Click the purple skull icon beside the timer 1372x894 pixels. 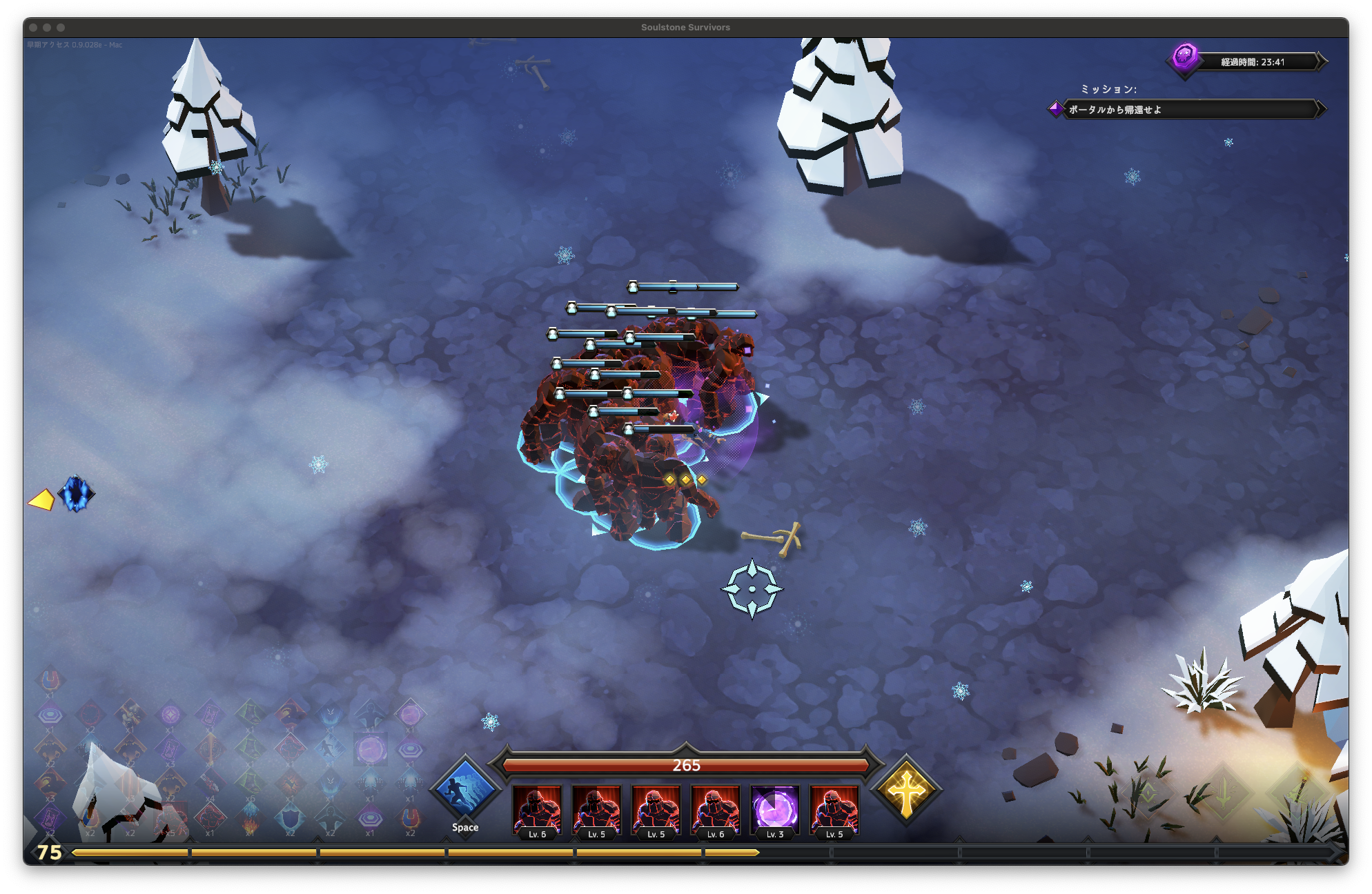pyautogui.click(x=1184, y=56)
